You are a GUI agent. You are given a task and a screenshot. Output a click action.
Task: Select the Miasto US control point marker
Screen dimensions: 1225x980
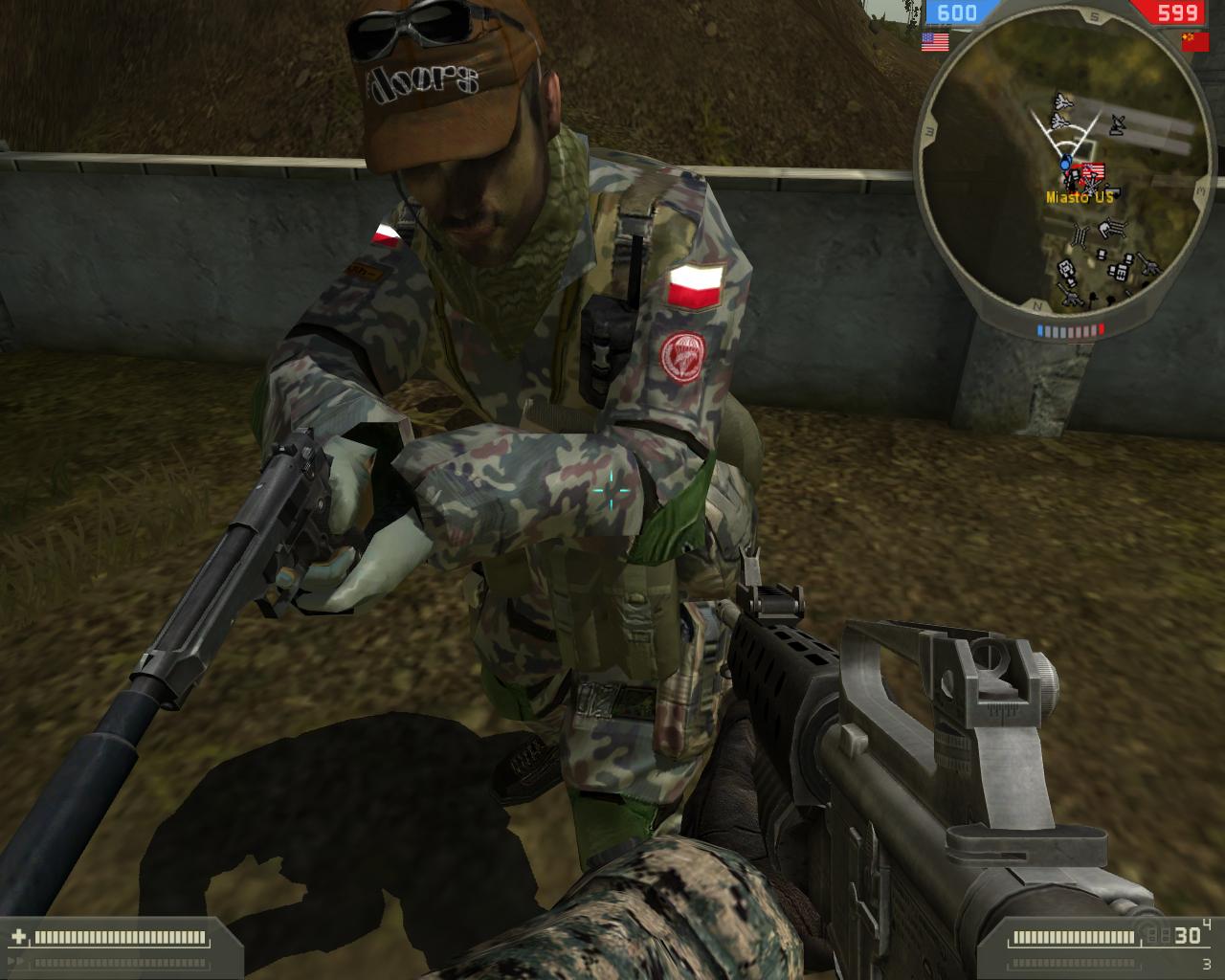click(x=1087, y=174)
